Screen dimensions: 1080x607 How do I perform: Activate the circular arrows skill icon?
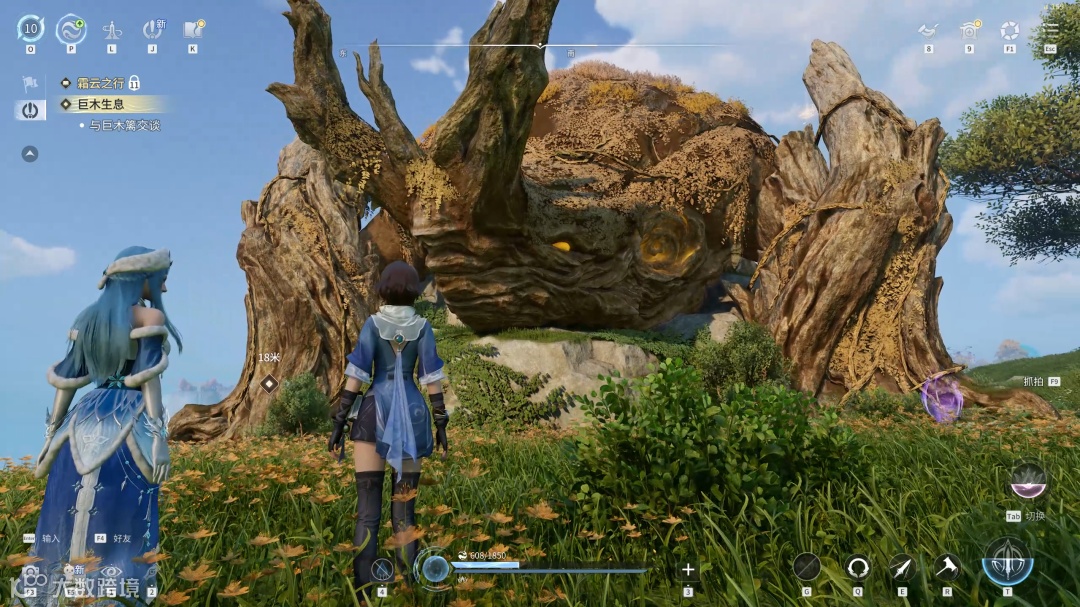[858, 567]
